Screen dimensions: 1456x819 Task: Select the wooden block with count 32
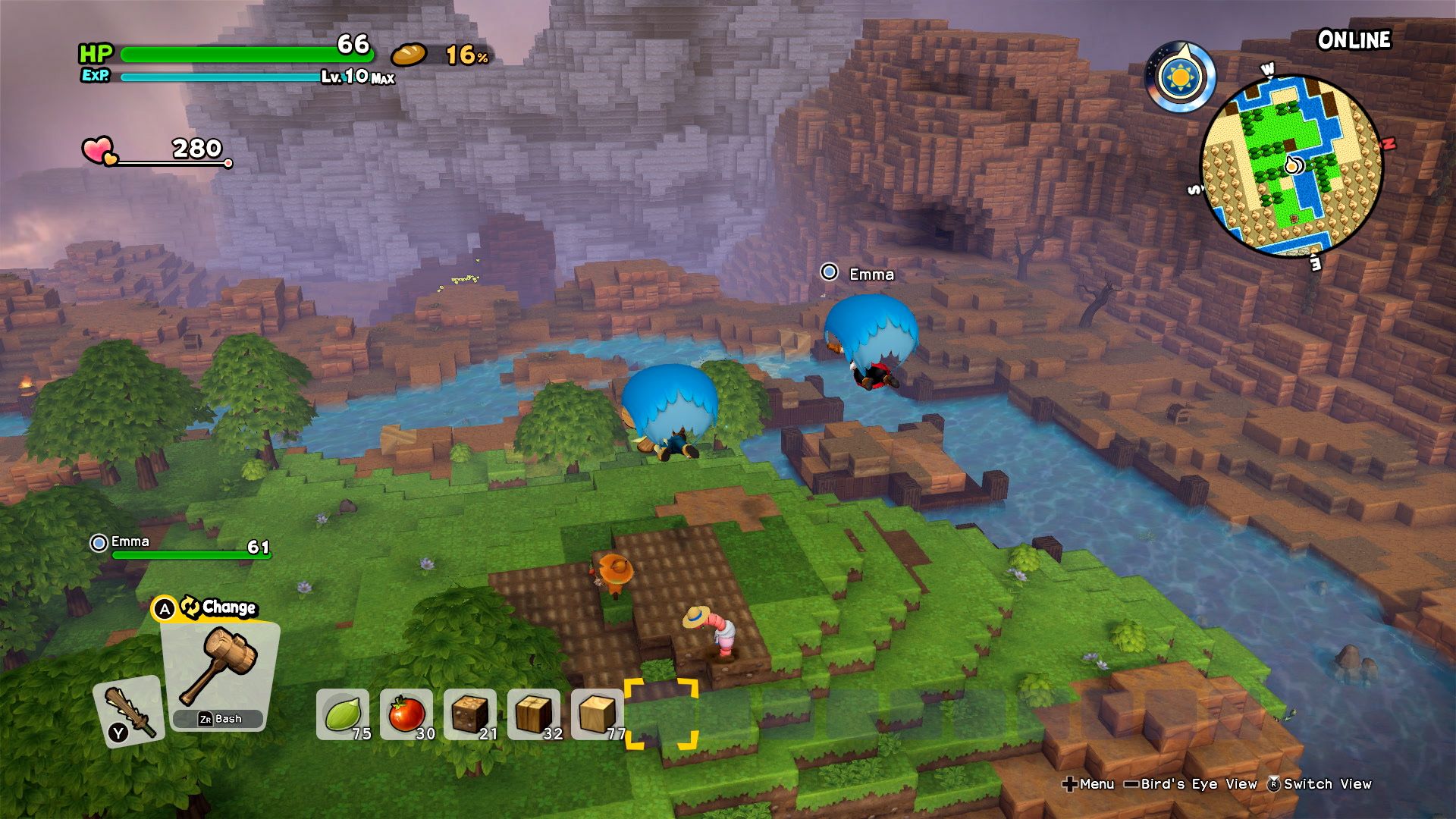pos(533,713)
